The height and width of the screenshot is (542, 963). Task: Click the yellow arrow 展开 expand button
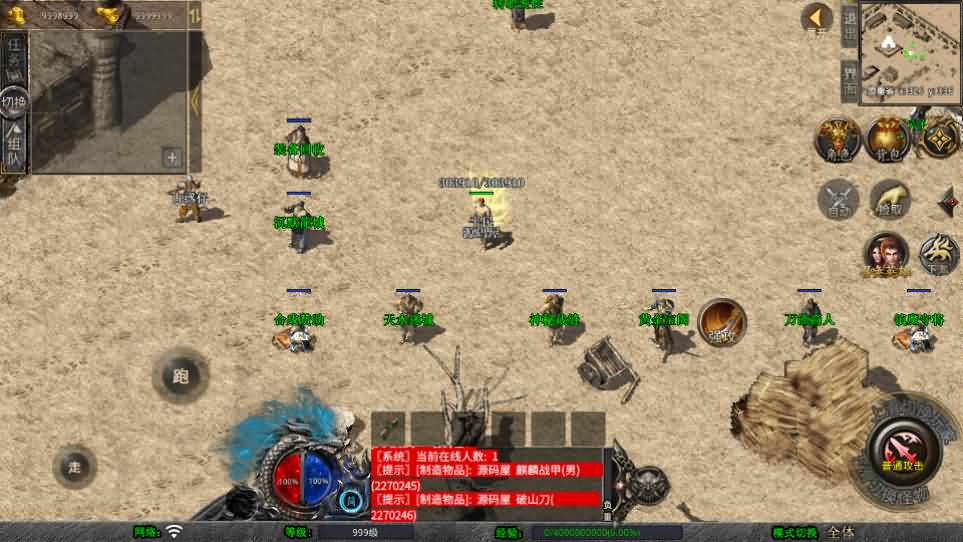point(817,19)
